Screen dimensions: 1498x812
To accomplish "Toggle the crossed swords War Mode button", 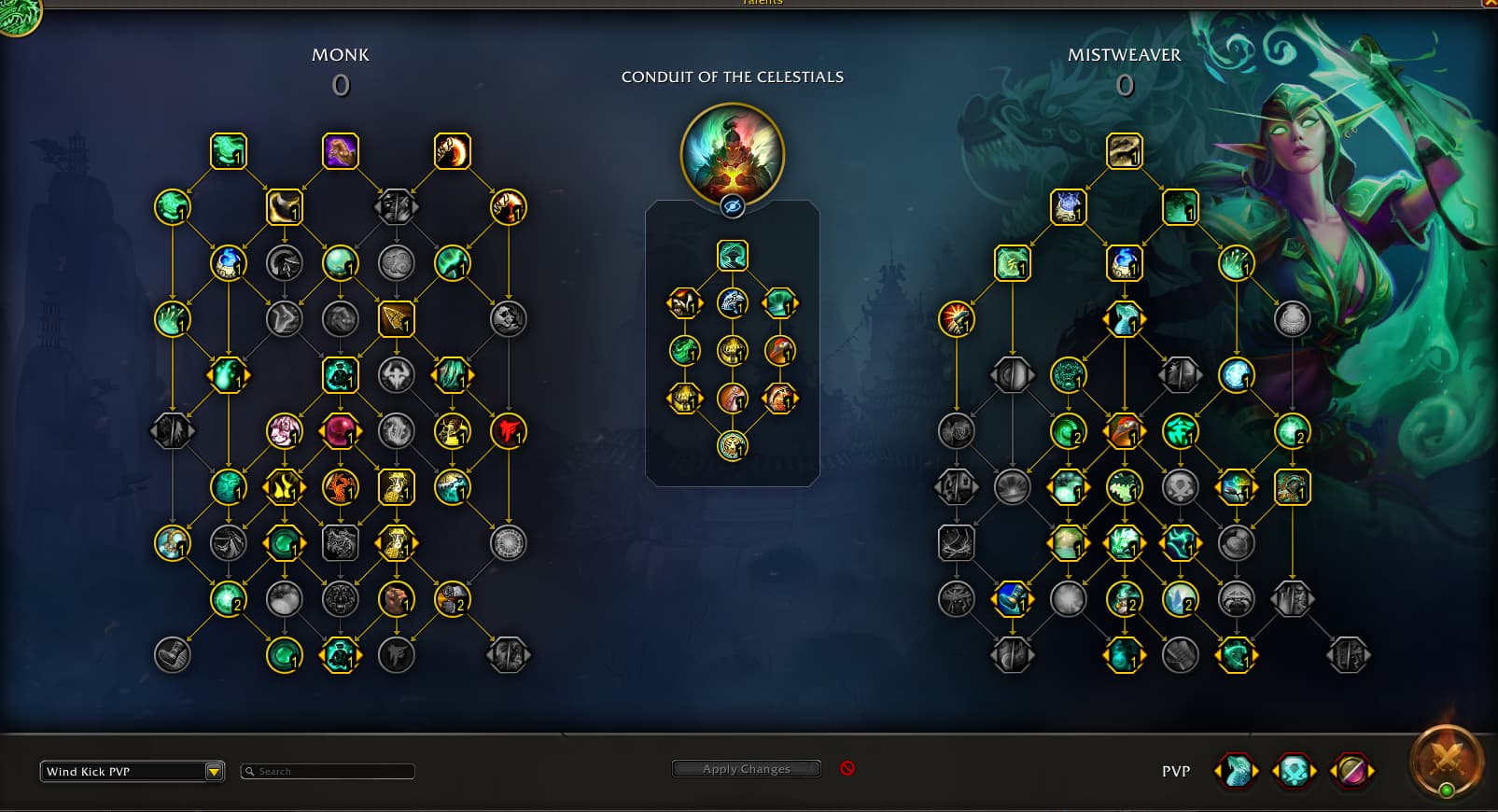I will coord(1446,763).
